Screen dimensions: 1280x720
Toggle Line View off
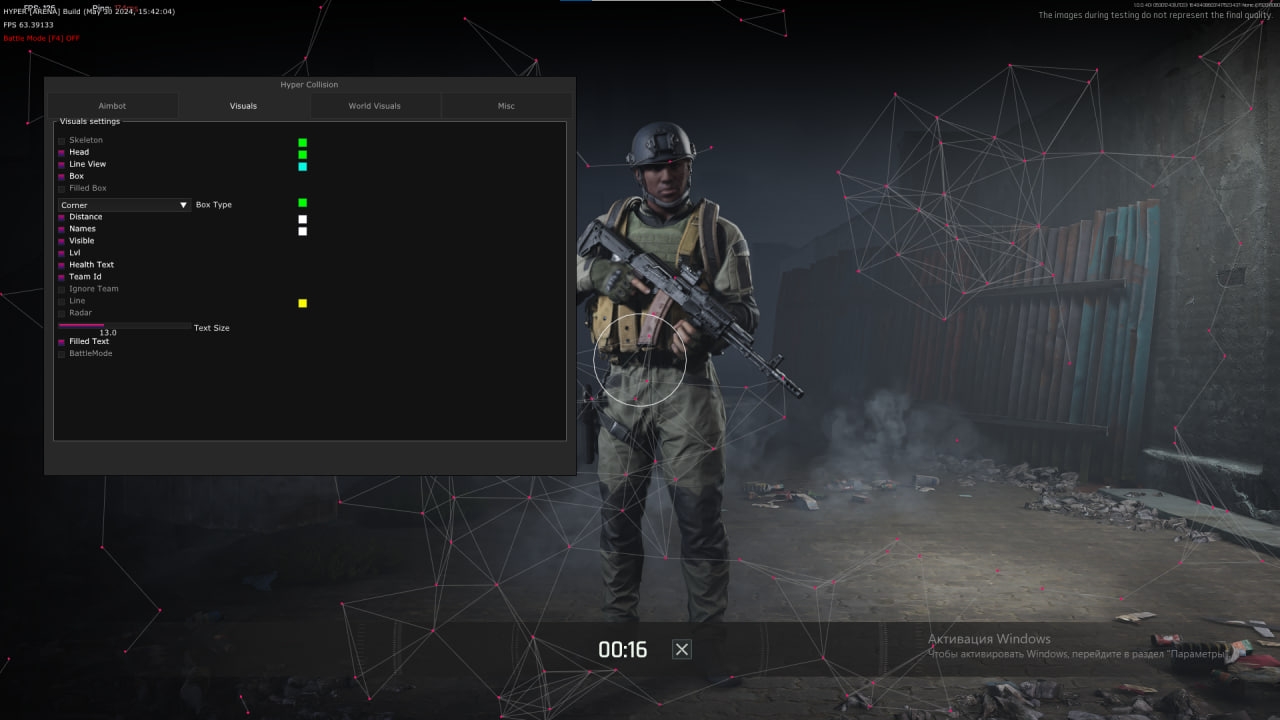[61, 164]
